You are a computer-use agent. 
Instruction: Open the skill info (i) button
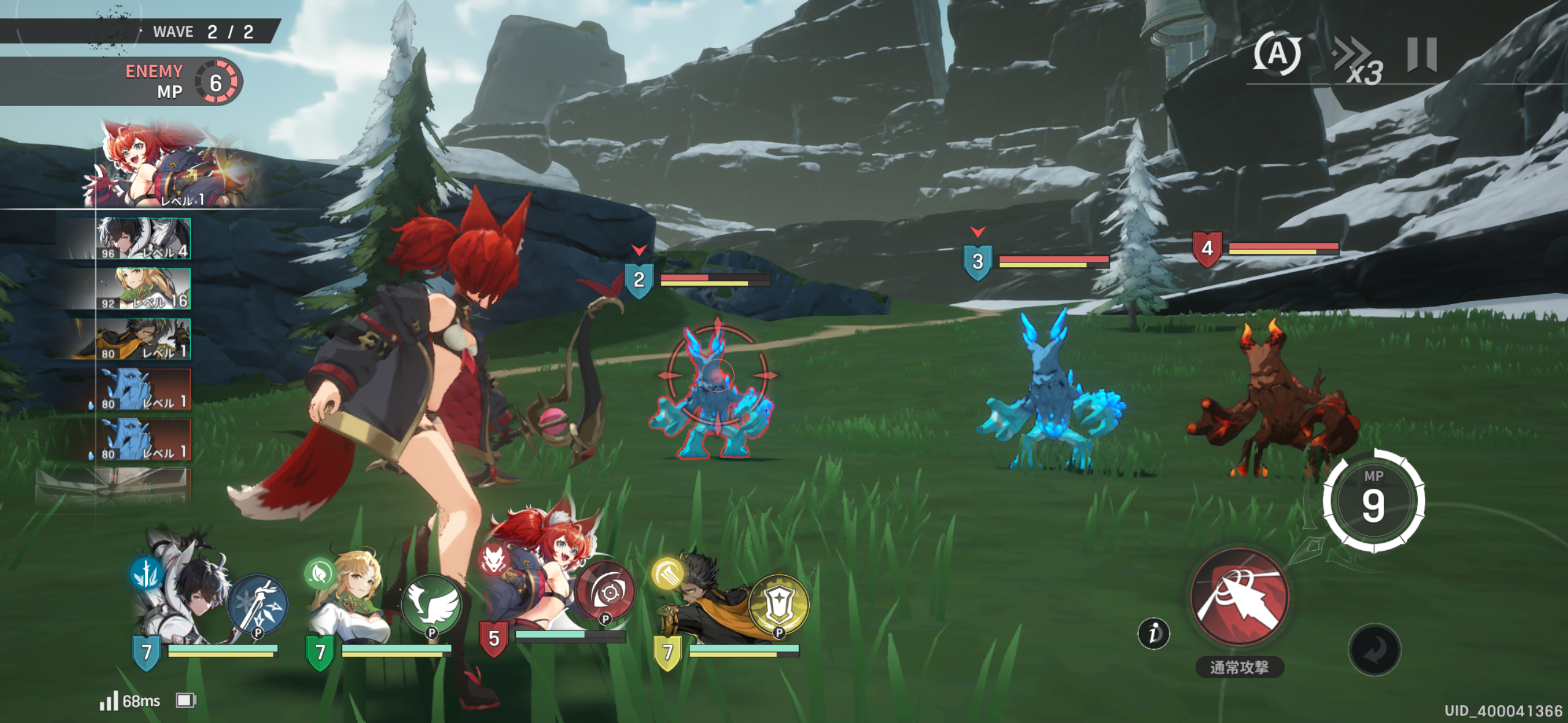tap(1153, 633)
